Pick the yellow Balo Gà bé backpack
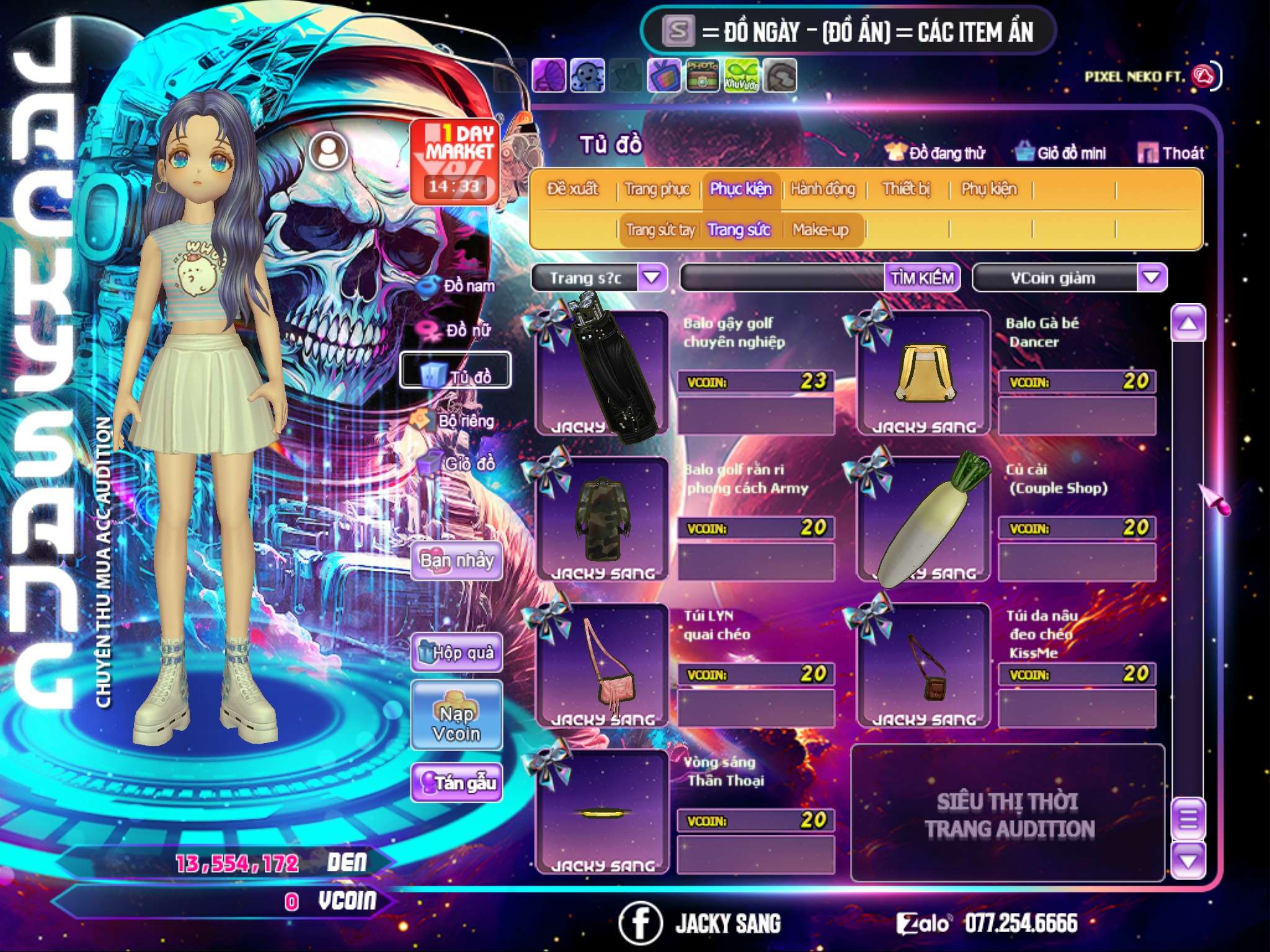The image size is (1270, 952). point(923,373)
